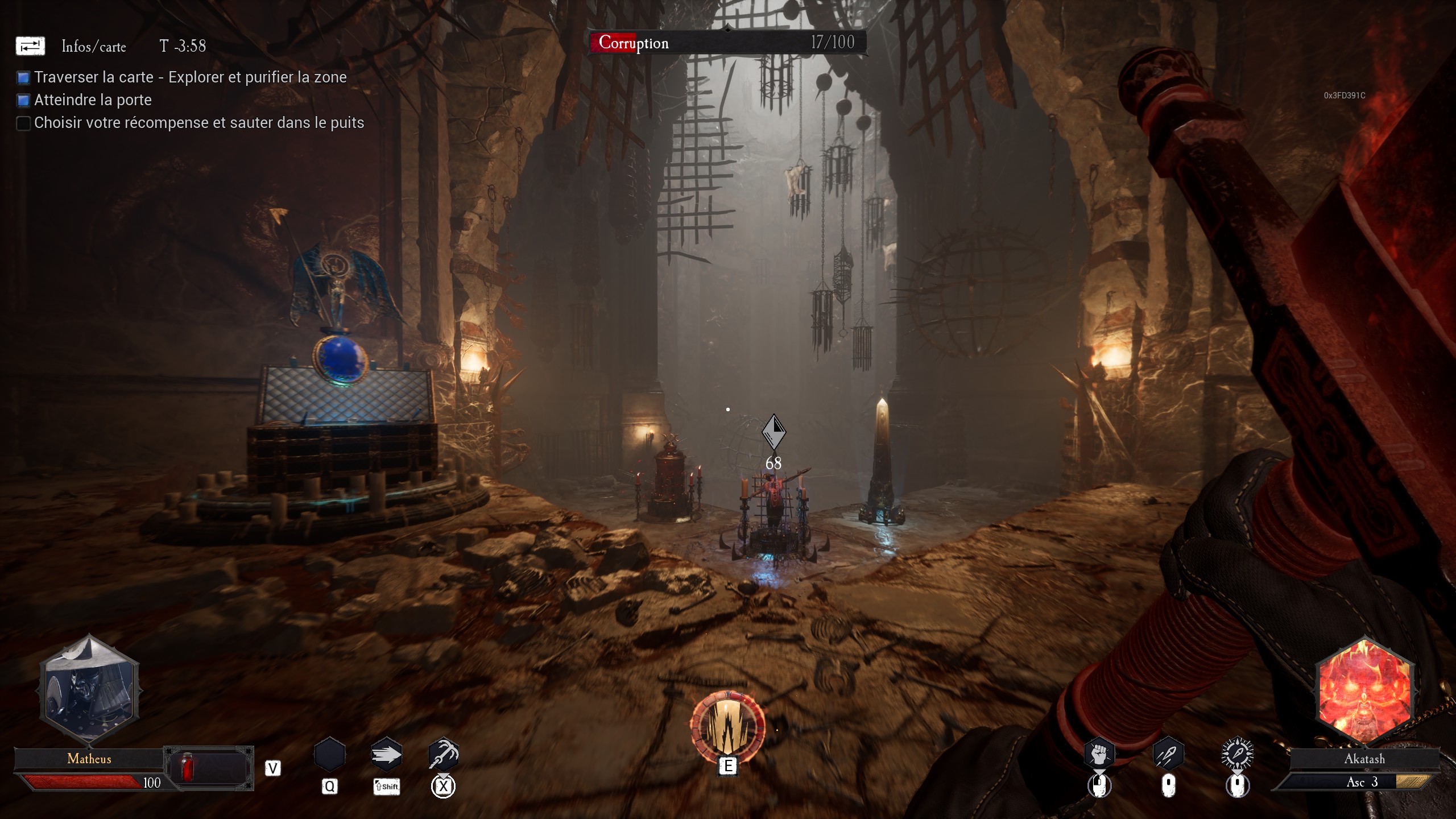
Task: Open the Akatash fiery demon portrait
Action: [x=1364, y=690]
